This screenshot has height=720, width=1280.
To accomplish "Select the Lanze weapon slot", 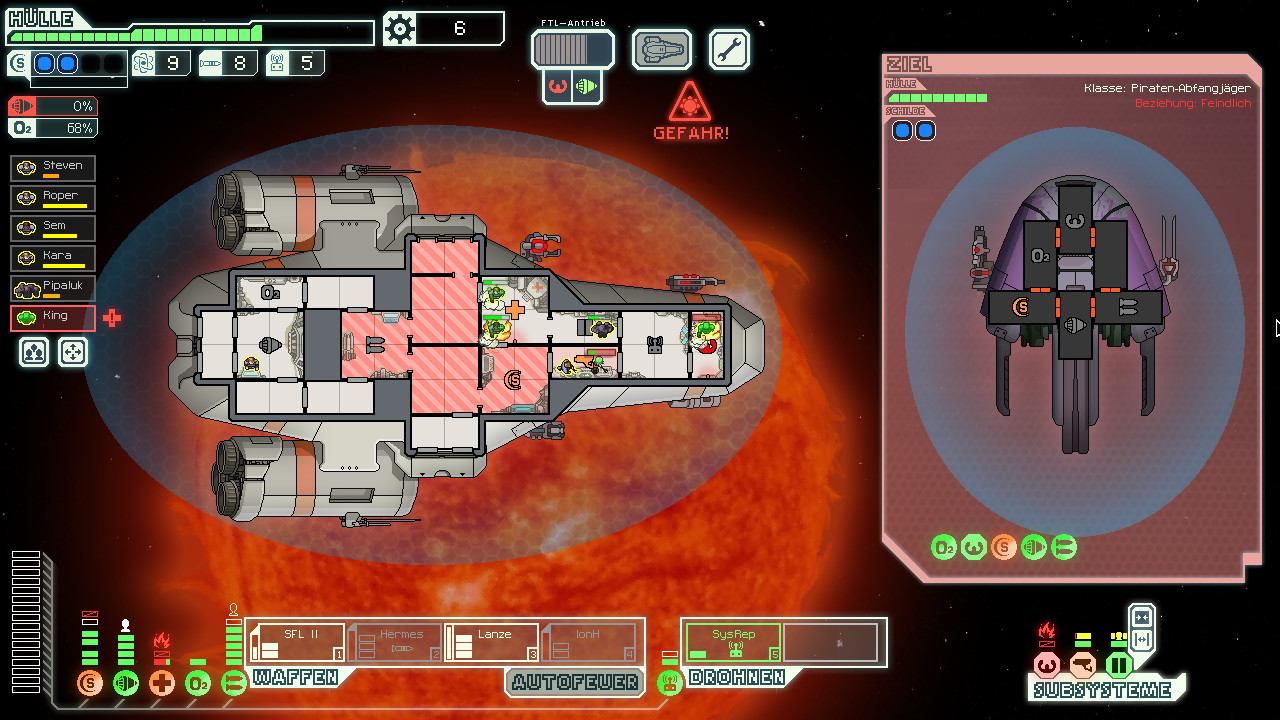I will coord(491,642).
